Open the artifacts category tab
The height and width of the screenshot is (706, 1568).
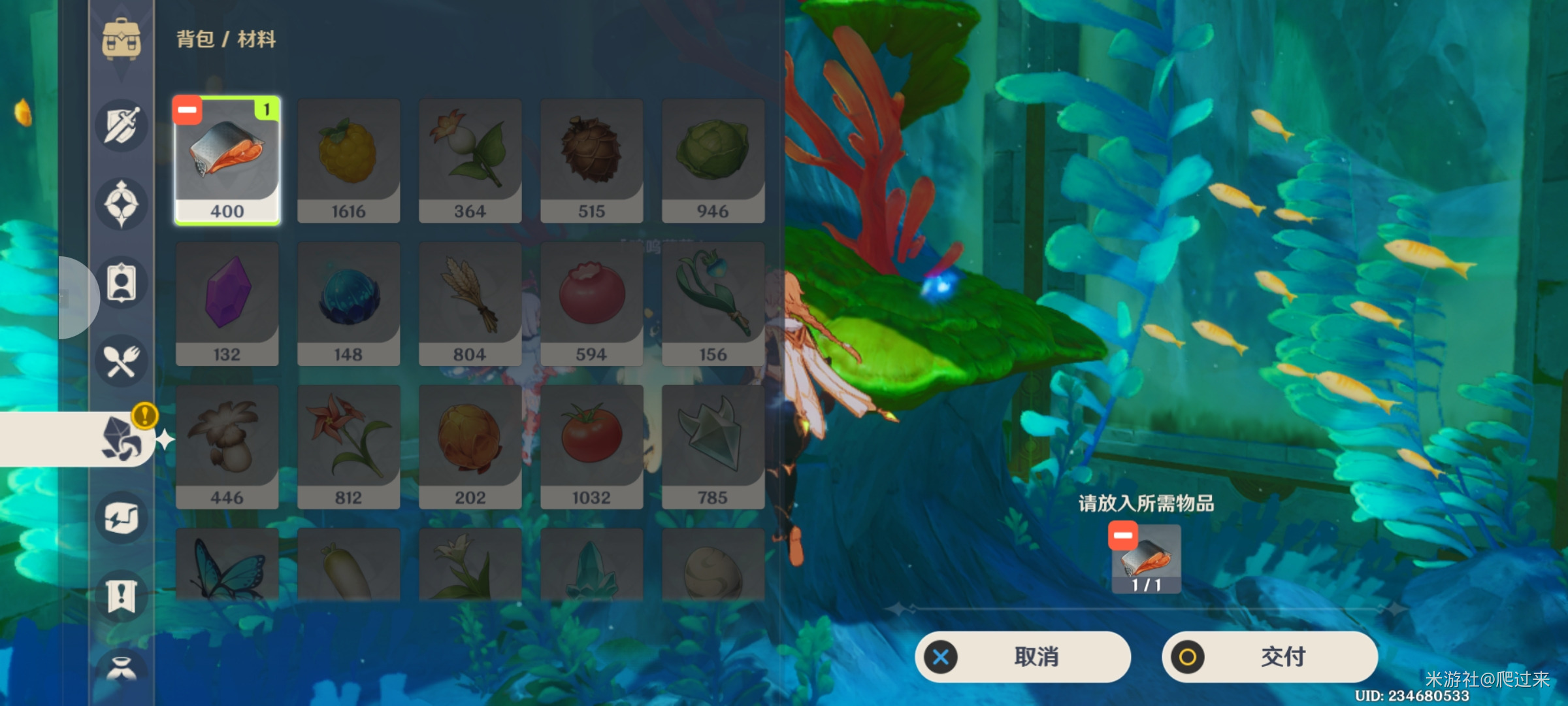pos(122,204)
